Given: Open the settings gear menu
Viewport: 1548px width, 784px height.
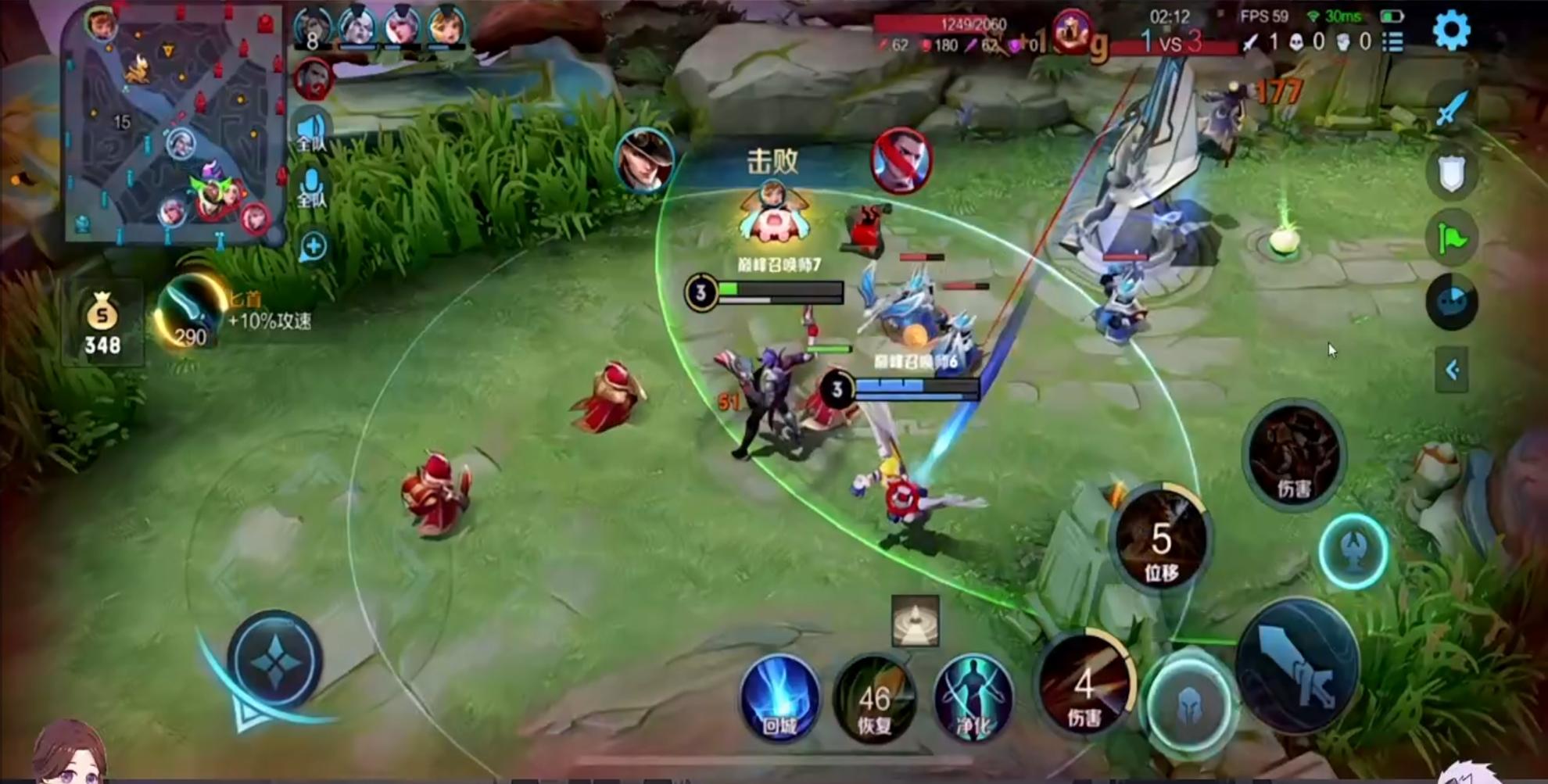Looking at the screenshot, I should pyautogui.click(x=1451, y=30).
